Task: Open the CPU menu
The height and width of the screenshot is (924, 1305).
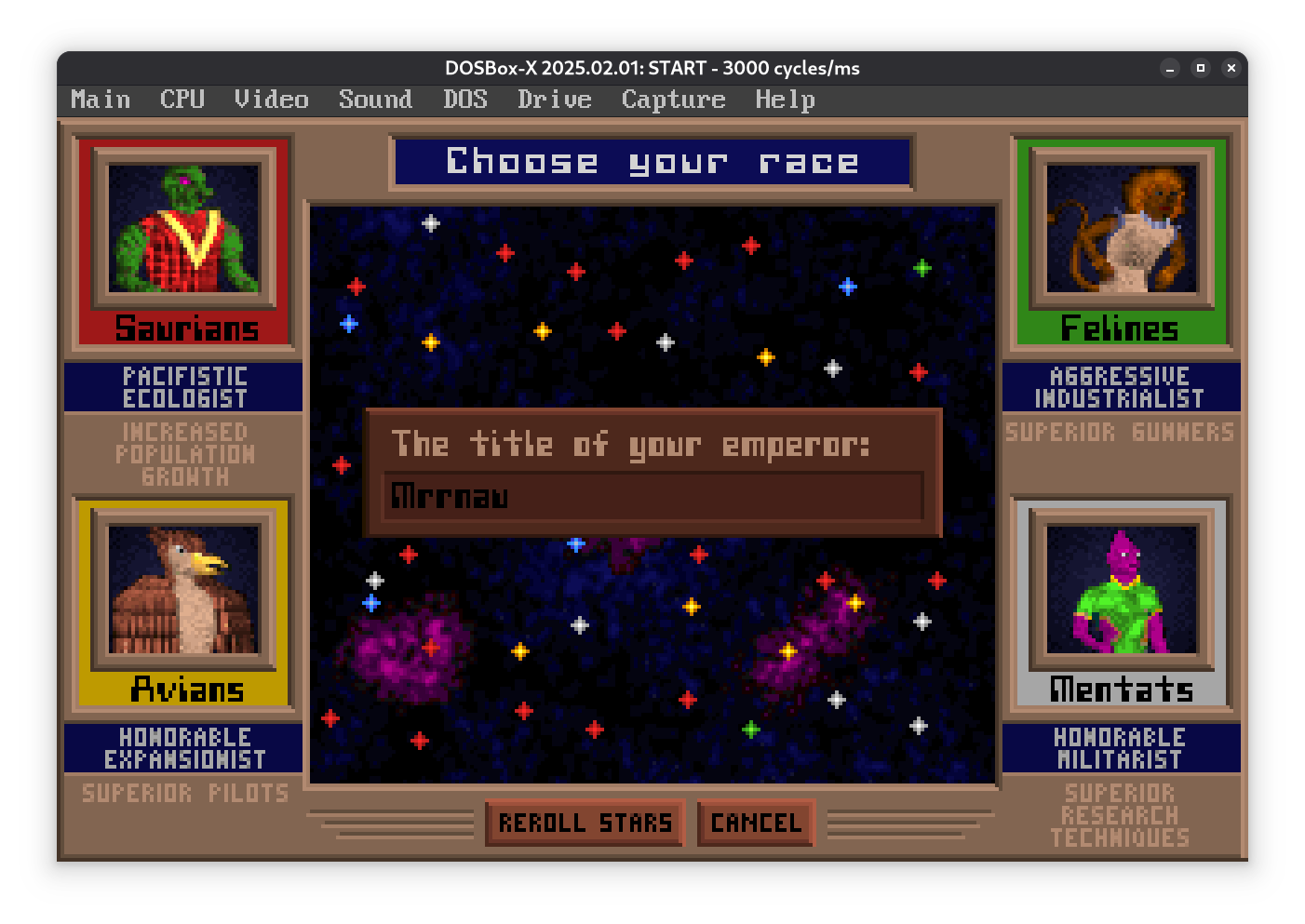Action: pyautogui.click(x=182, y=100)
